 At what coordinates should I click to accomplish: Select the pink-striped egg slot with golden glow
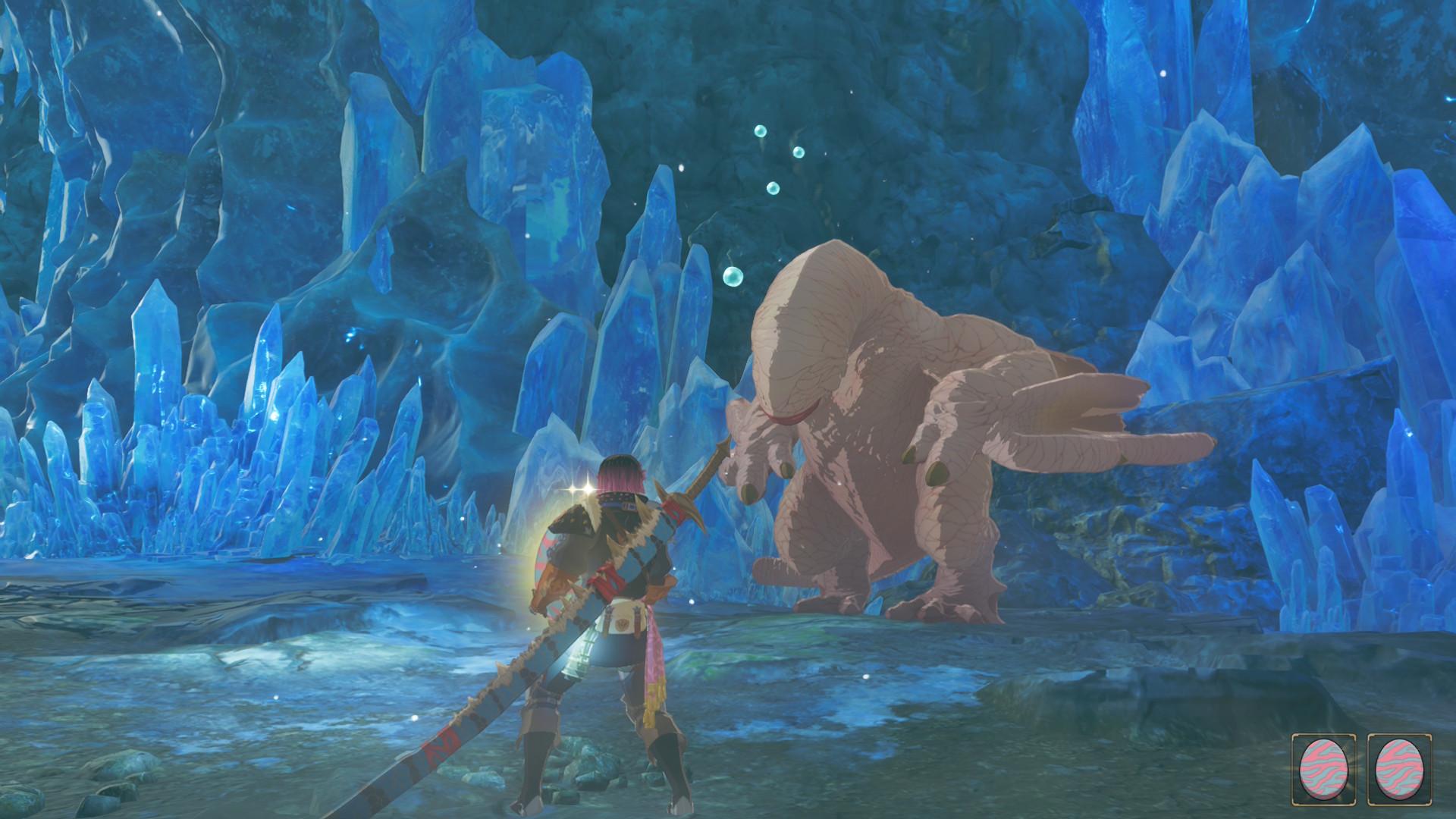1324,769
